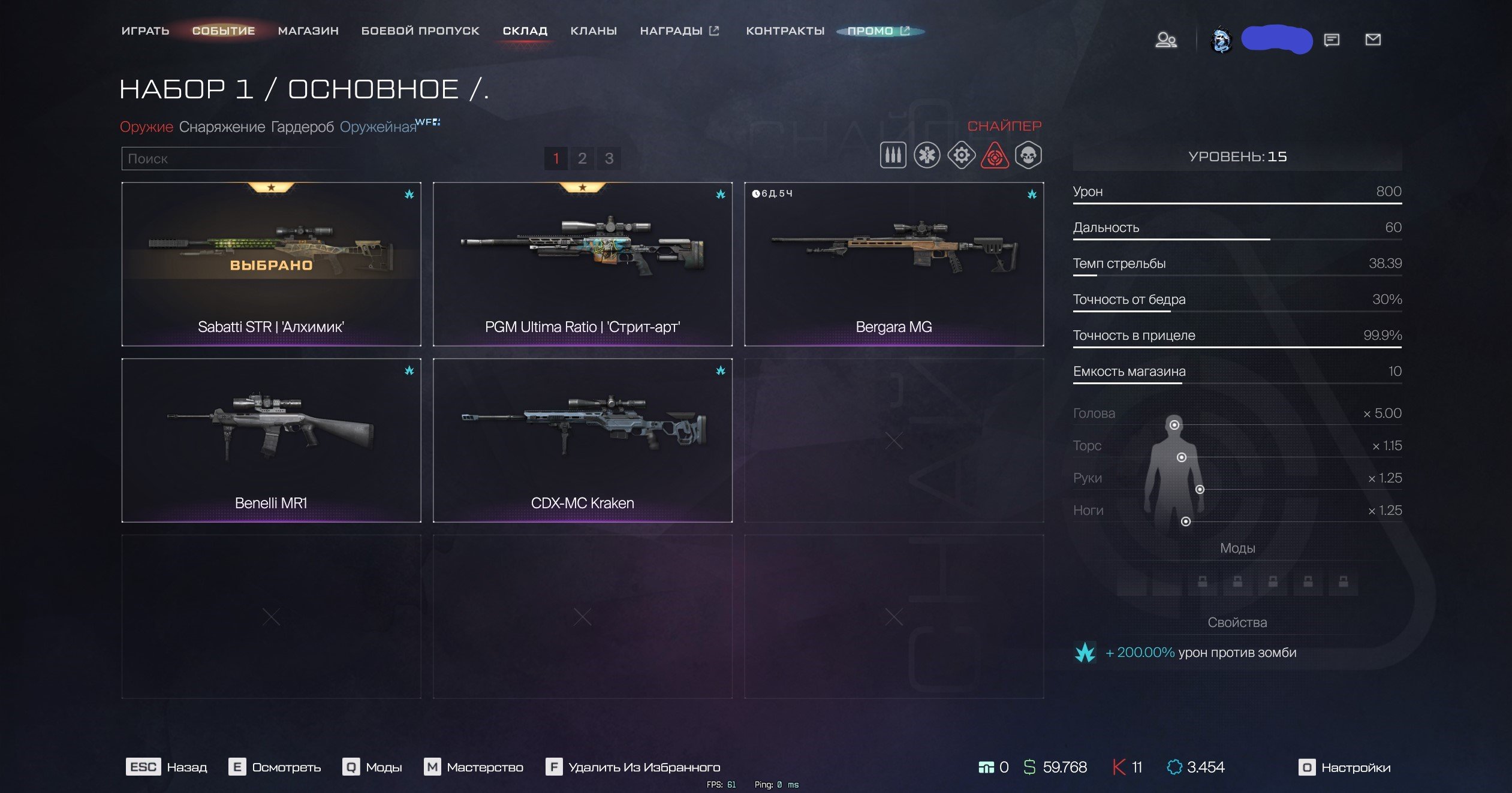Switch to the Гардероб tab

click(302, 127)
